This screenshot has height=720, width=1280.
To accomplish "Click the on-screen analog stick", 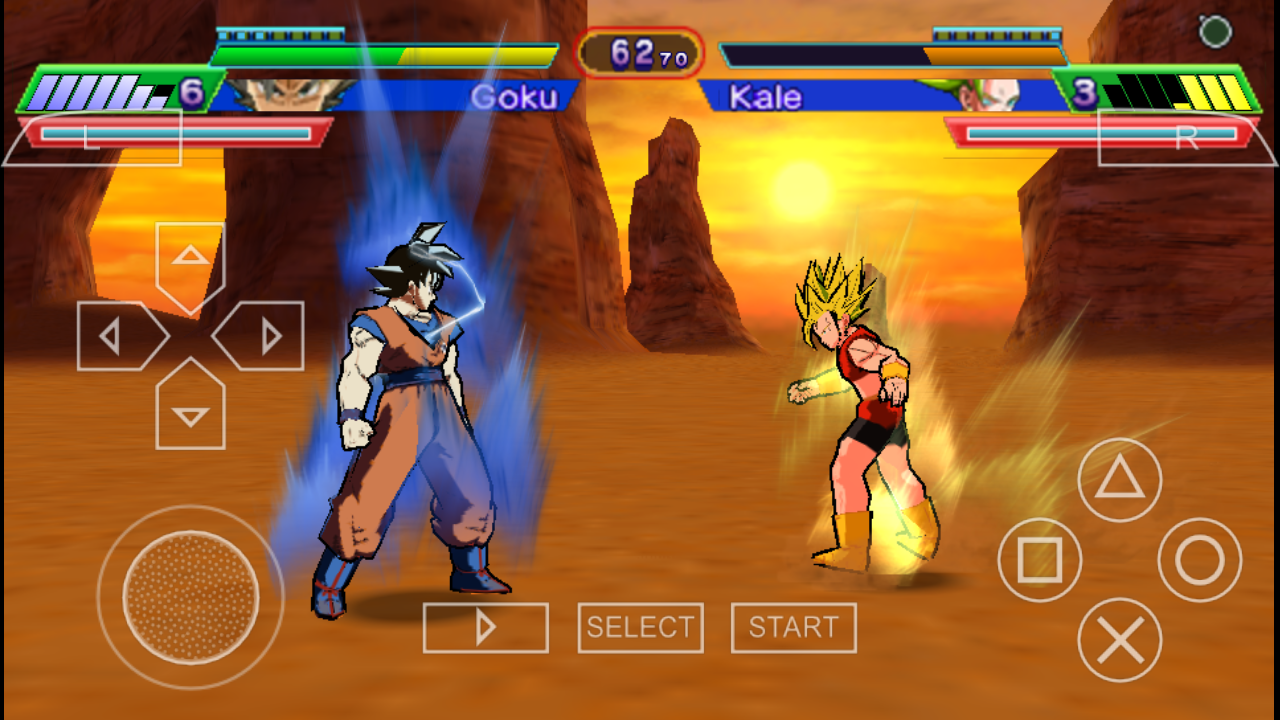I will 191,597.
